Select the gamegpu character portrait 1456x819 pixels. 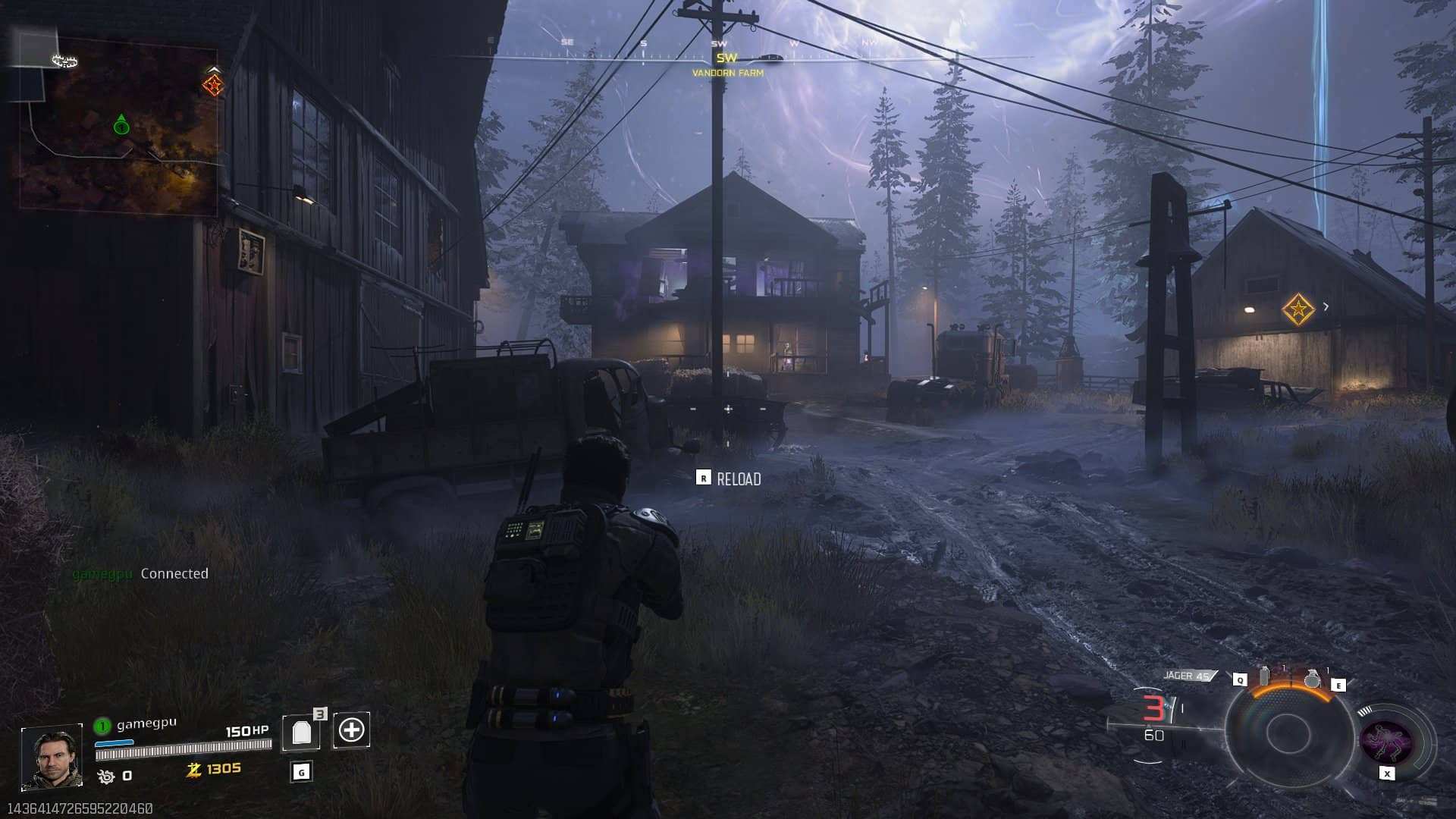[52, 756]
